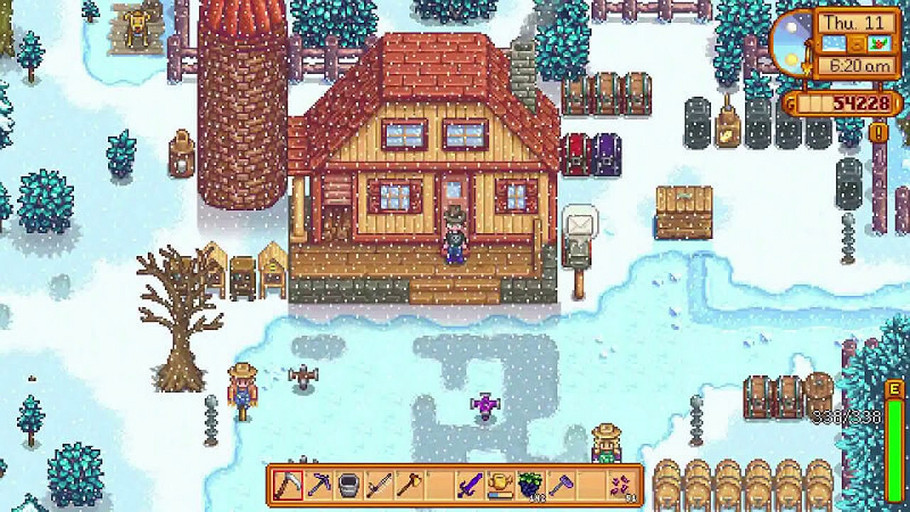
Task: Select the golden watering can
Action: pos(499,485)
